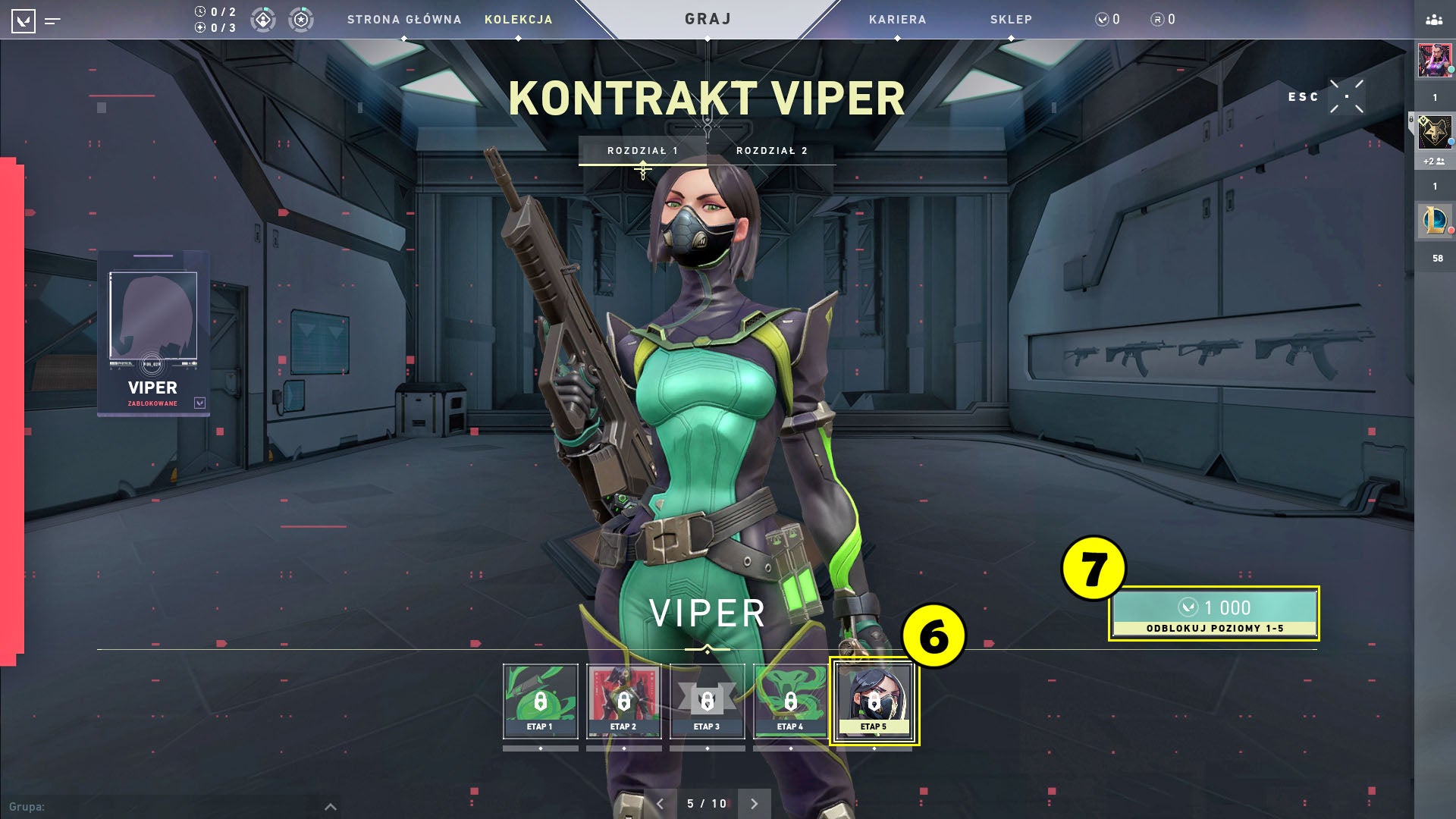The image size is (1456, 819).
Task: Open the Kariera section
Action: 897,20
